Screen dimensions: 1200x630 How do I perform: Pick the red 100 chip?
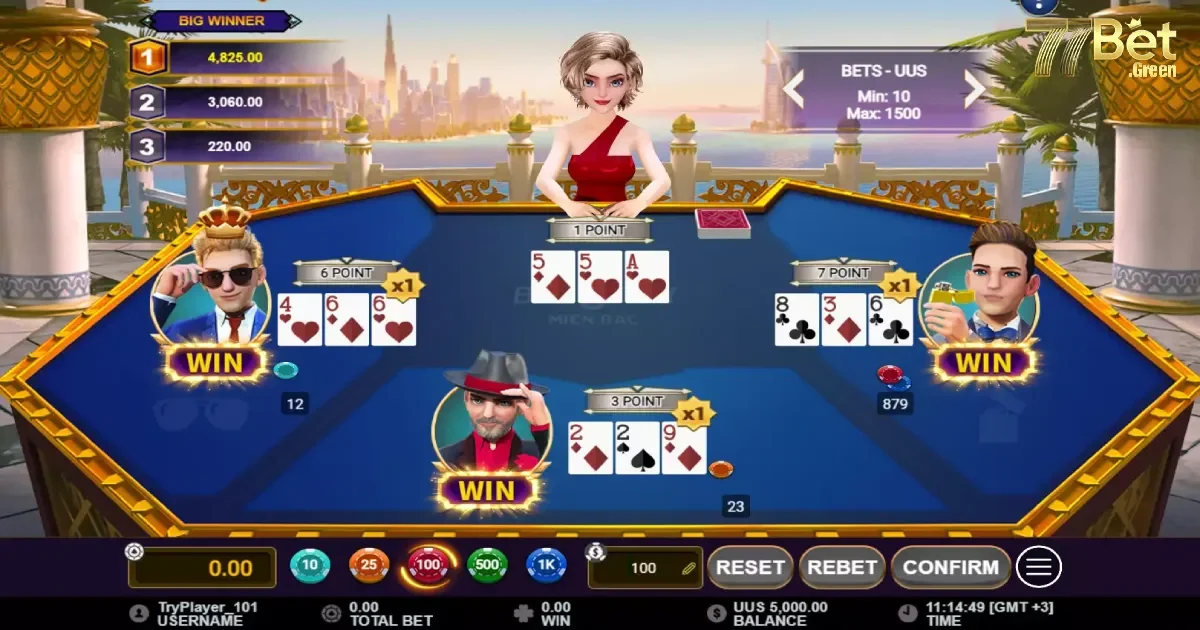pyautogui.click(x=428, y=567)
